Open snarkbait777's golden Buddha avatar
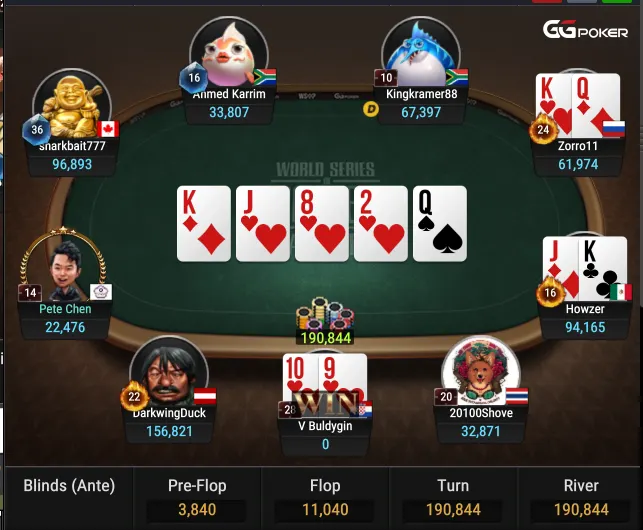The image size is (643, 530). [71, 106]
